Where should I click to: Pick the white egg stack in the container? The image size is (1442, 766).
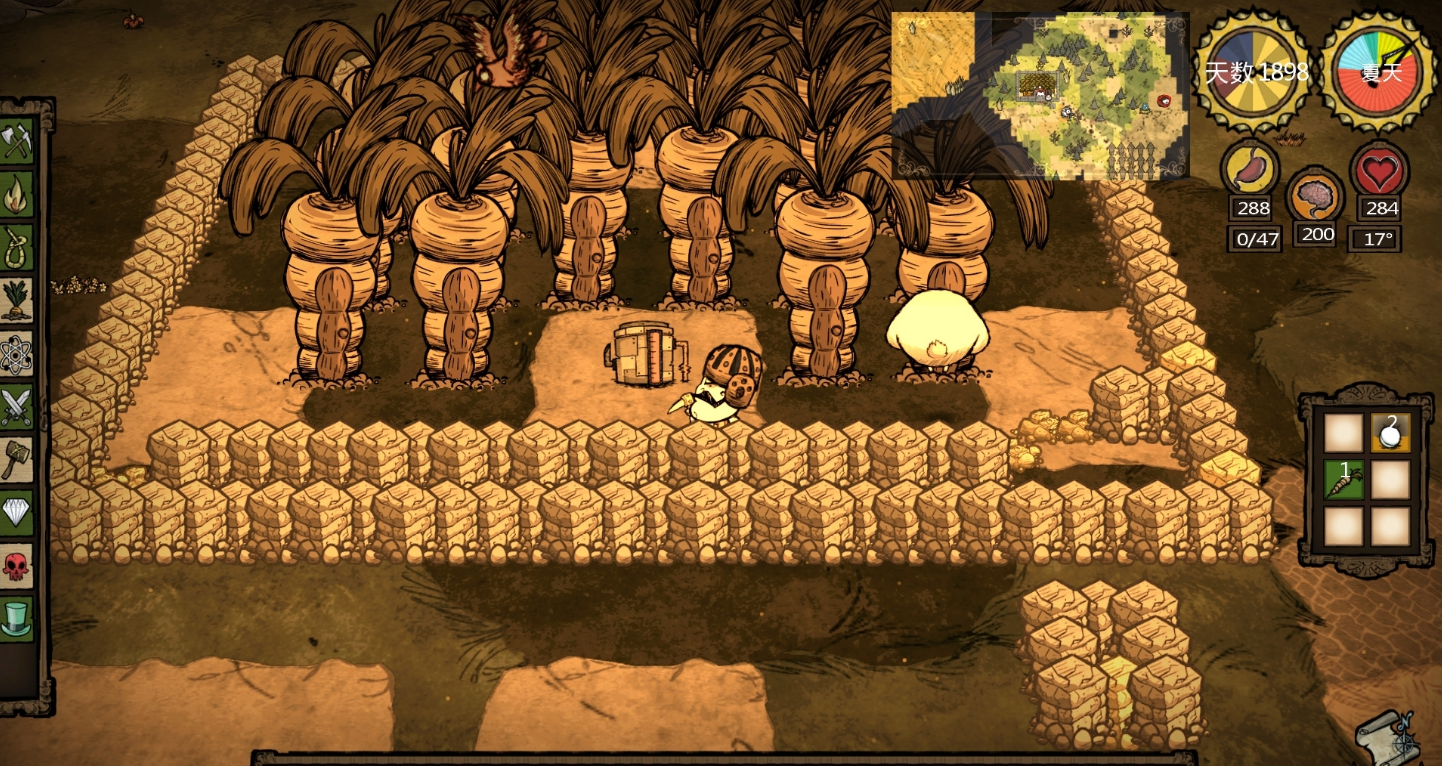pos(1390,433)
